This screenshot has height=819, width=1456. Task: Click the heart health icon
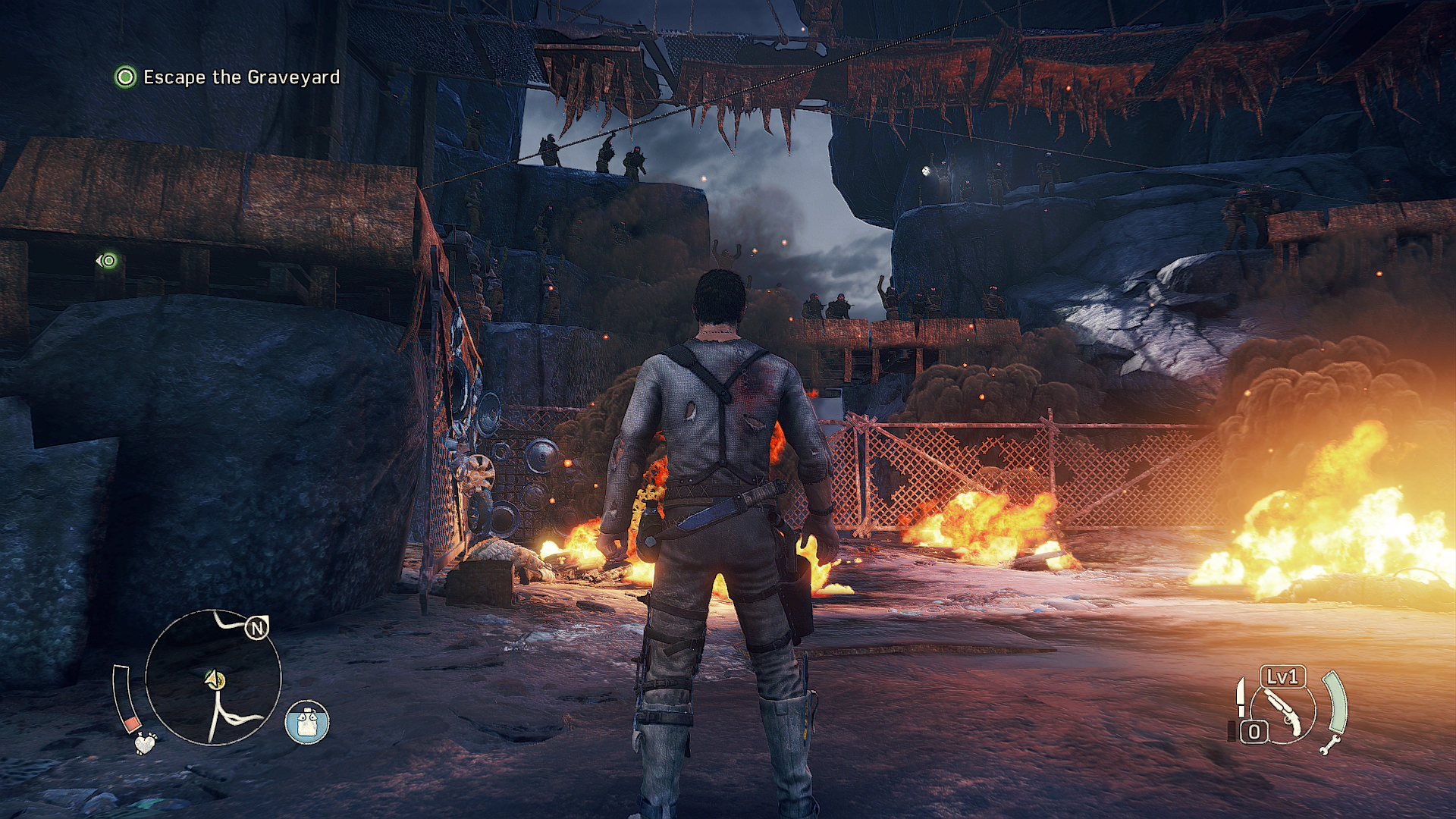pos(144,742)
